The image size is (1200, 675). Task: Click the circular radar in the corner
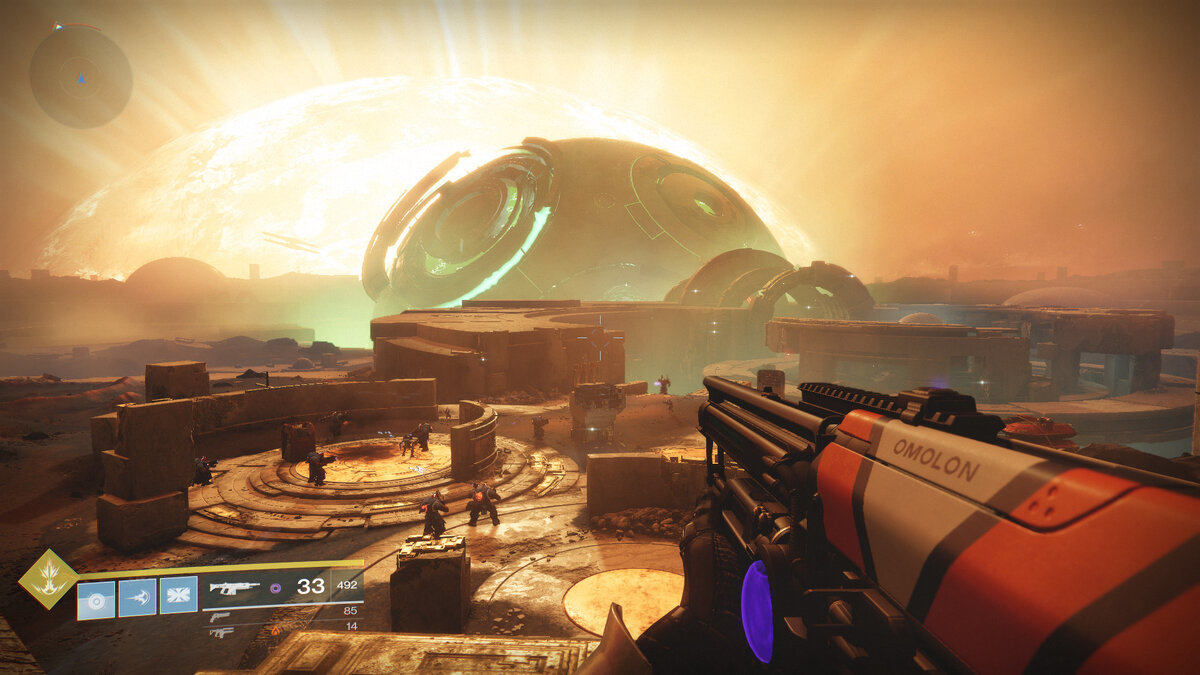click(80, 76)
